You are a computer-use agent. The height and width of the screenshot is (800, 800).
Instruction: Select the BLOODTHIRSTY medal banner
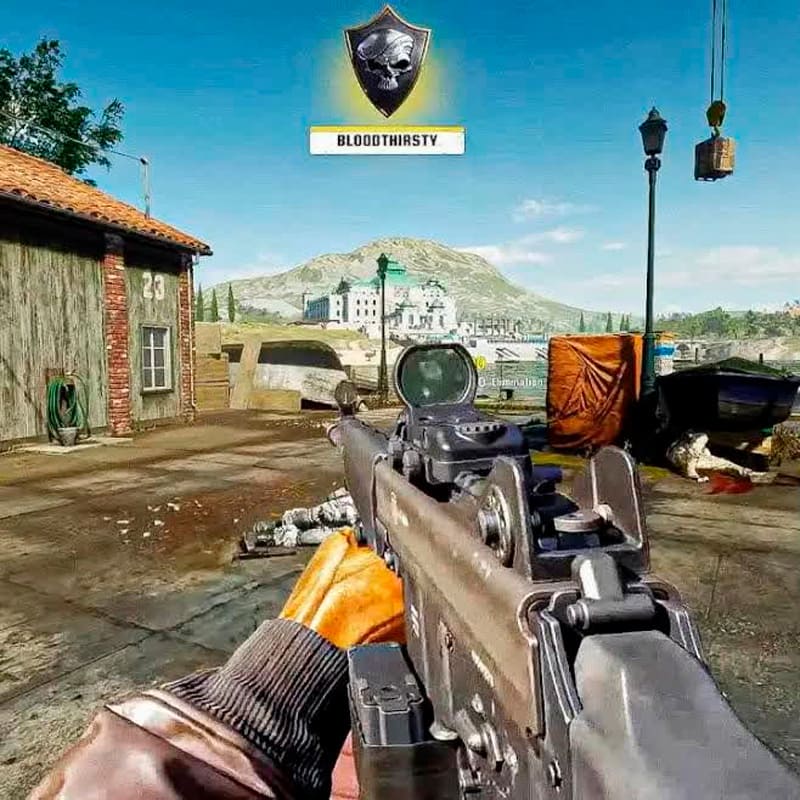pyautogui.click(x=387, y=141)
